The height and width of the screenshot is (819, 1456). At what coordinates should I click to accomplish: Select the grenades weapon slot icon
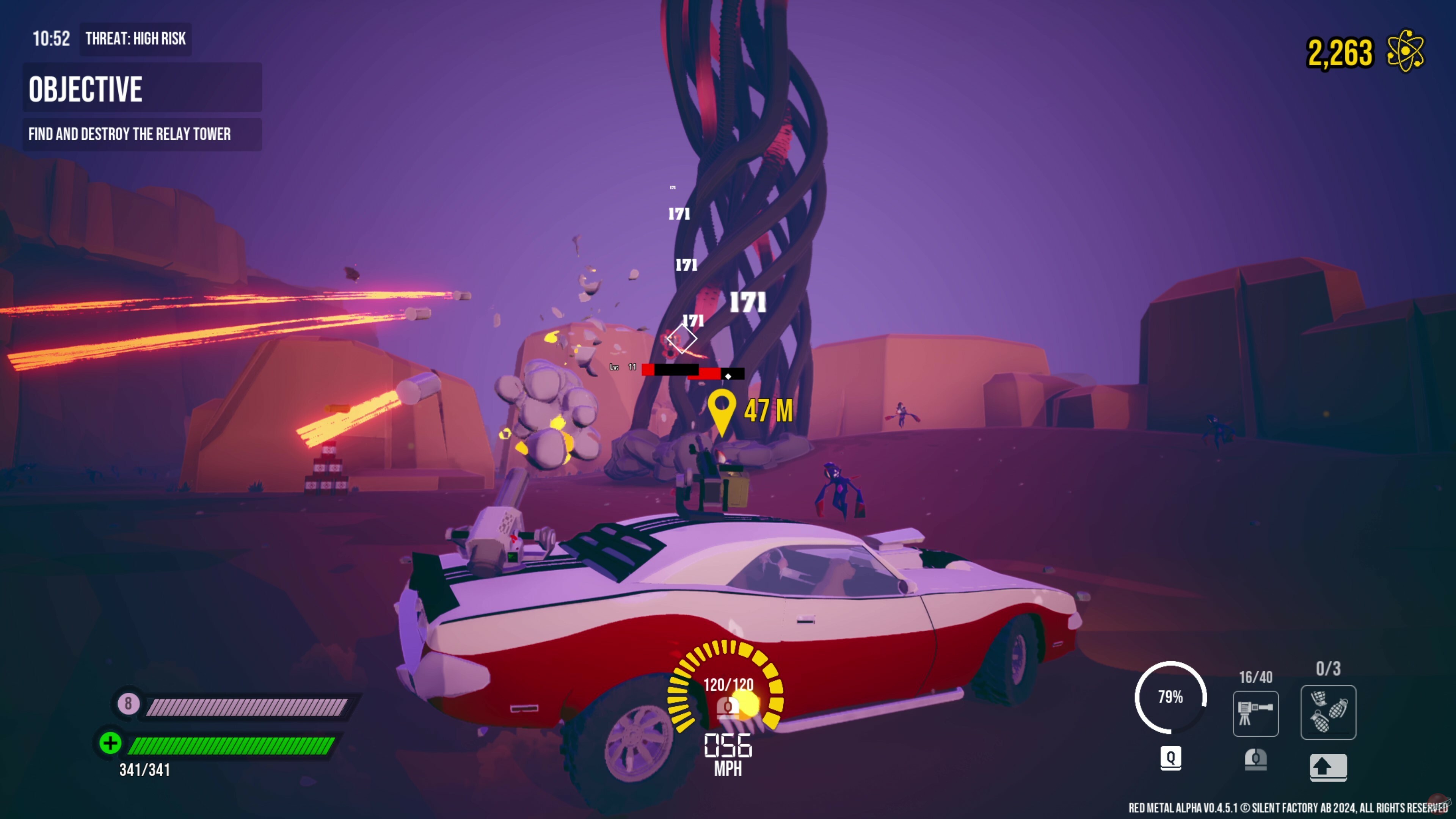click(x=1328, y=712)
